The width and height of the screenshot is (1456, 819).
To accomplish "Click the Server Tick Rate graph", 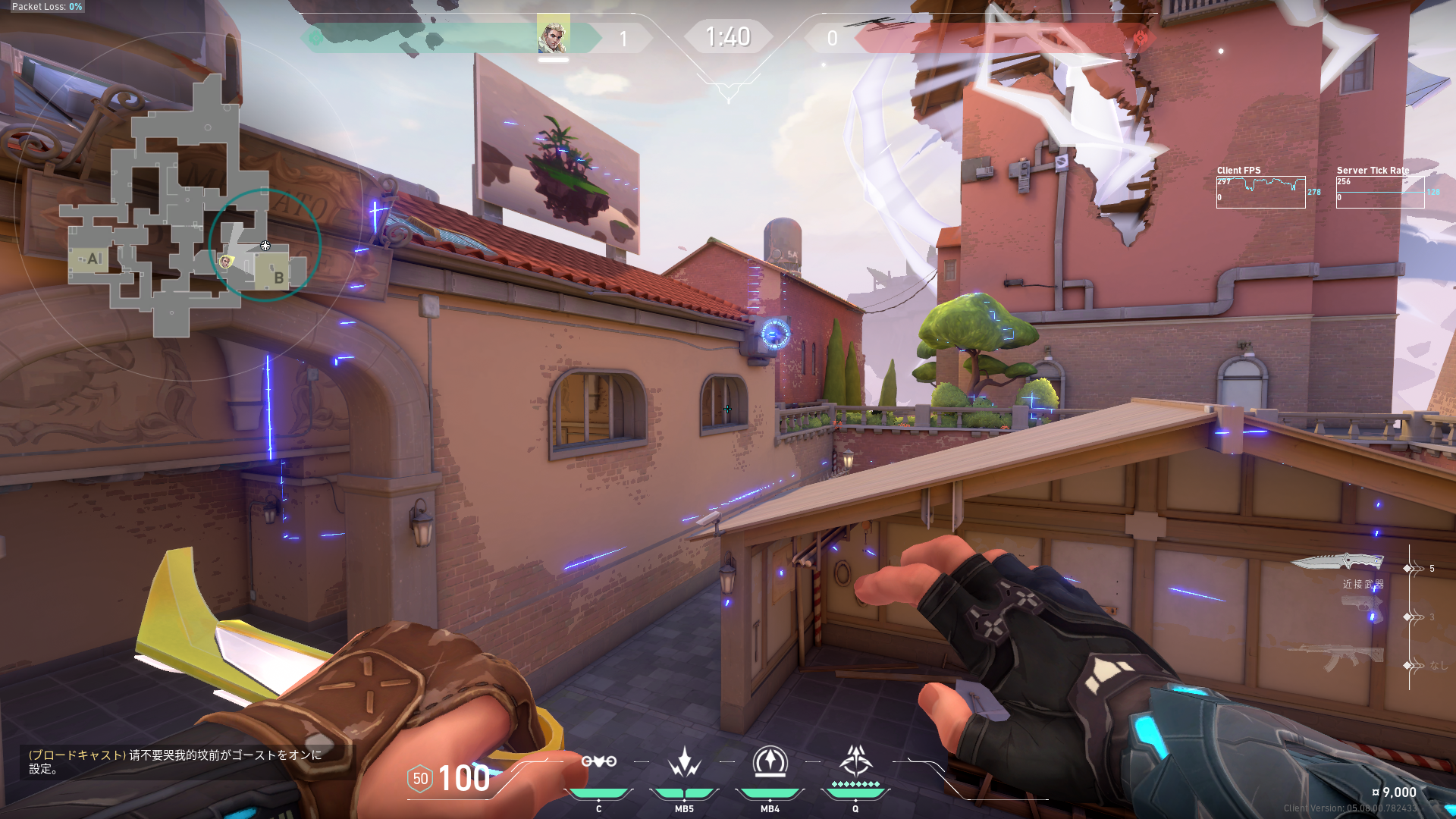I will pyautogui.click(x=1379, y=193).
